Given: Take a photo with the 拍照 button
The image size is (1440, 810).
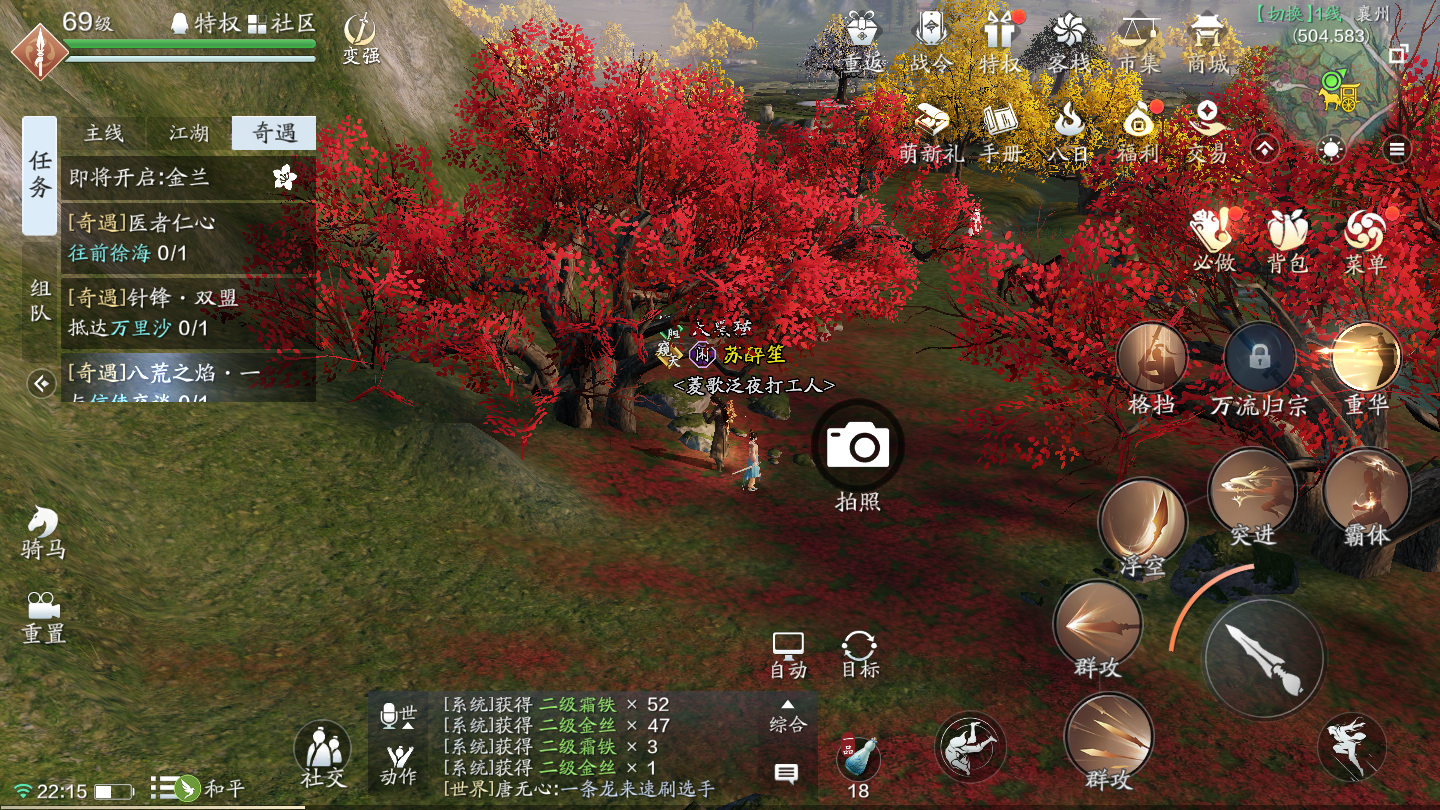Looking at the screenshot, I should 858,446.
